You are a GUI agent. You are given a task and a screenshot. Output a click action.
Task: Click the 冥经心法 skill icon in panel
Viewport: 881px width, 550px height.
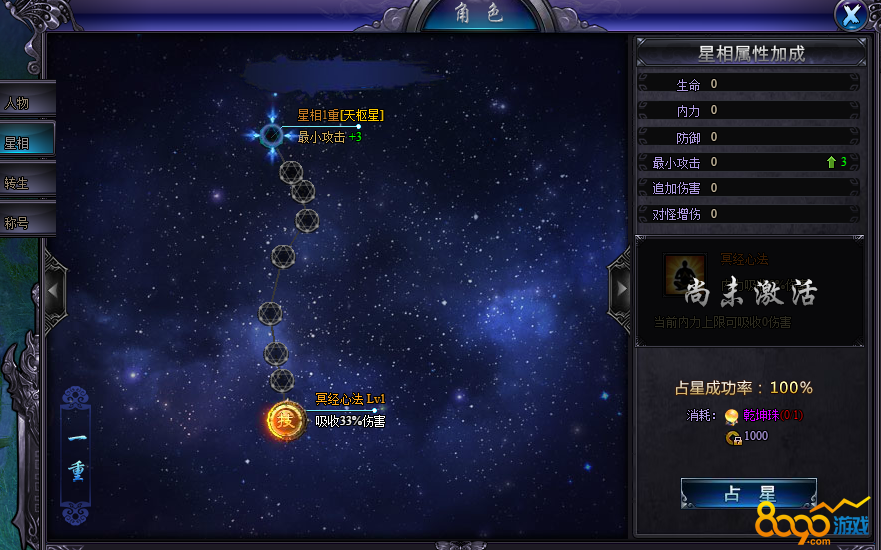(x=685, y=274)
